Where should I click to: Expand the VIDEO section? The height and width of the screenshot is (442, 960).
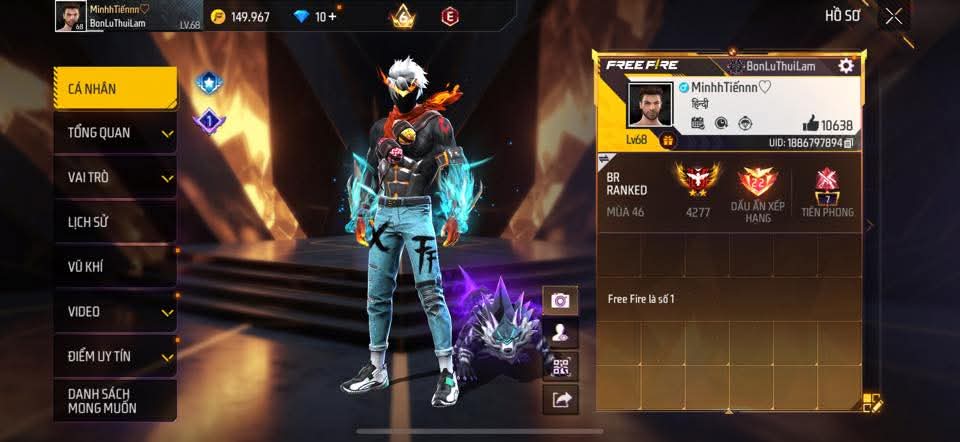point(114,311)
